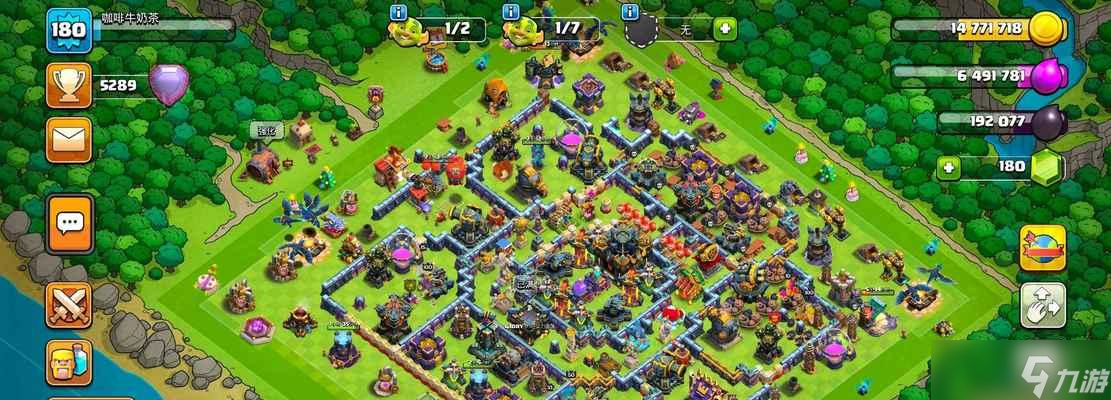The width and height of the screenshot is (1111, 400).
Task: Open the level 180 player profile badge
Action: [68, 29]
